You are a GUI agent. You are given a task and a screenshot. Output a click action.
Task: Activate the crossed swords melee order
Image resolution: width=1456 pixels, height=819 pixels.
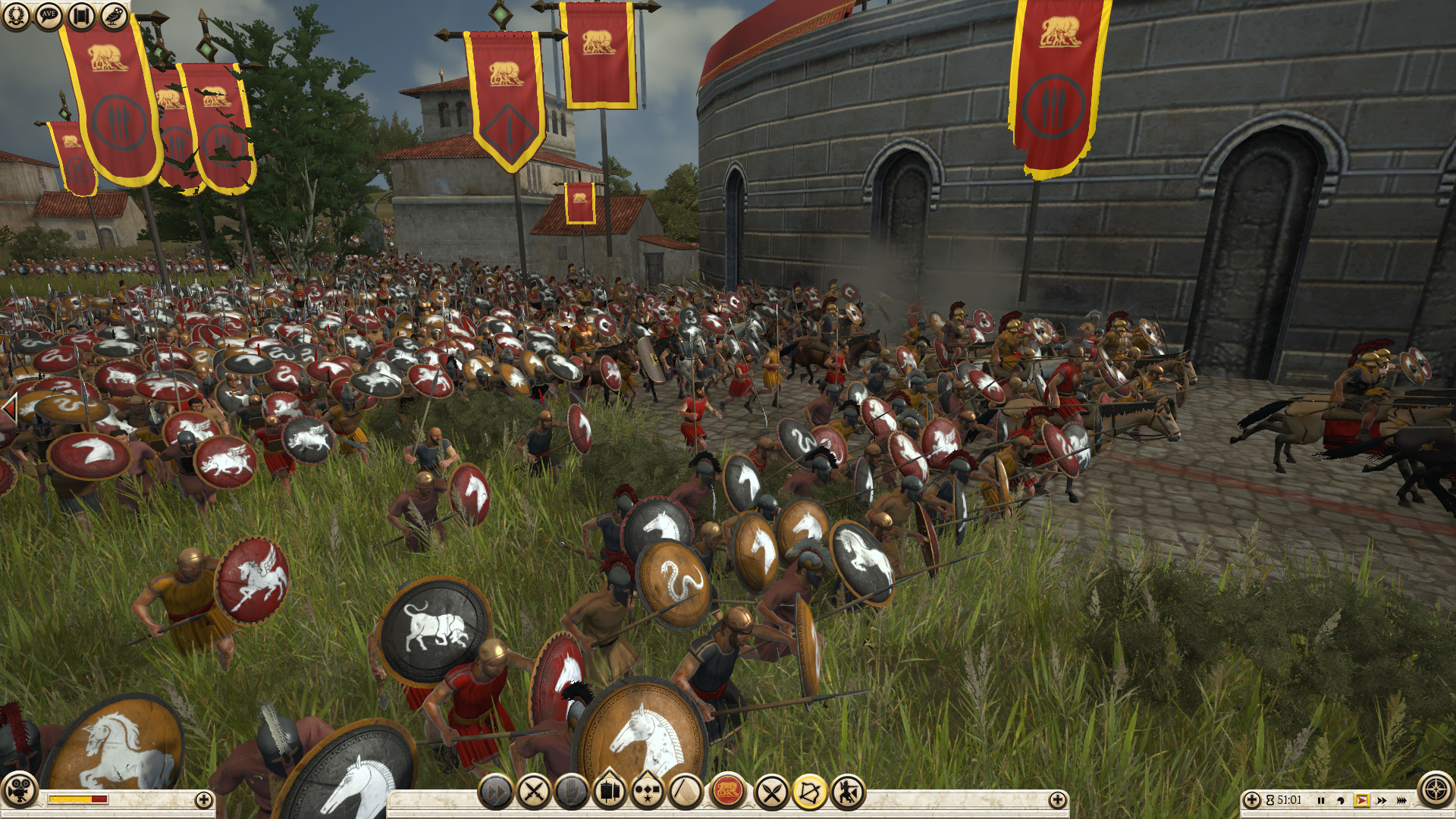(x=533, y=793)
